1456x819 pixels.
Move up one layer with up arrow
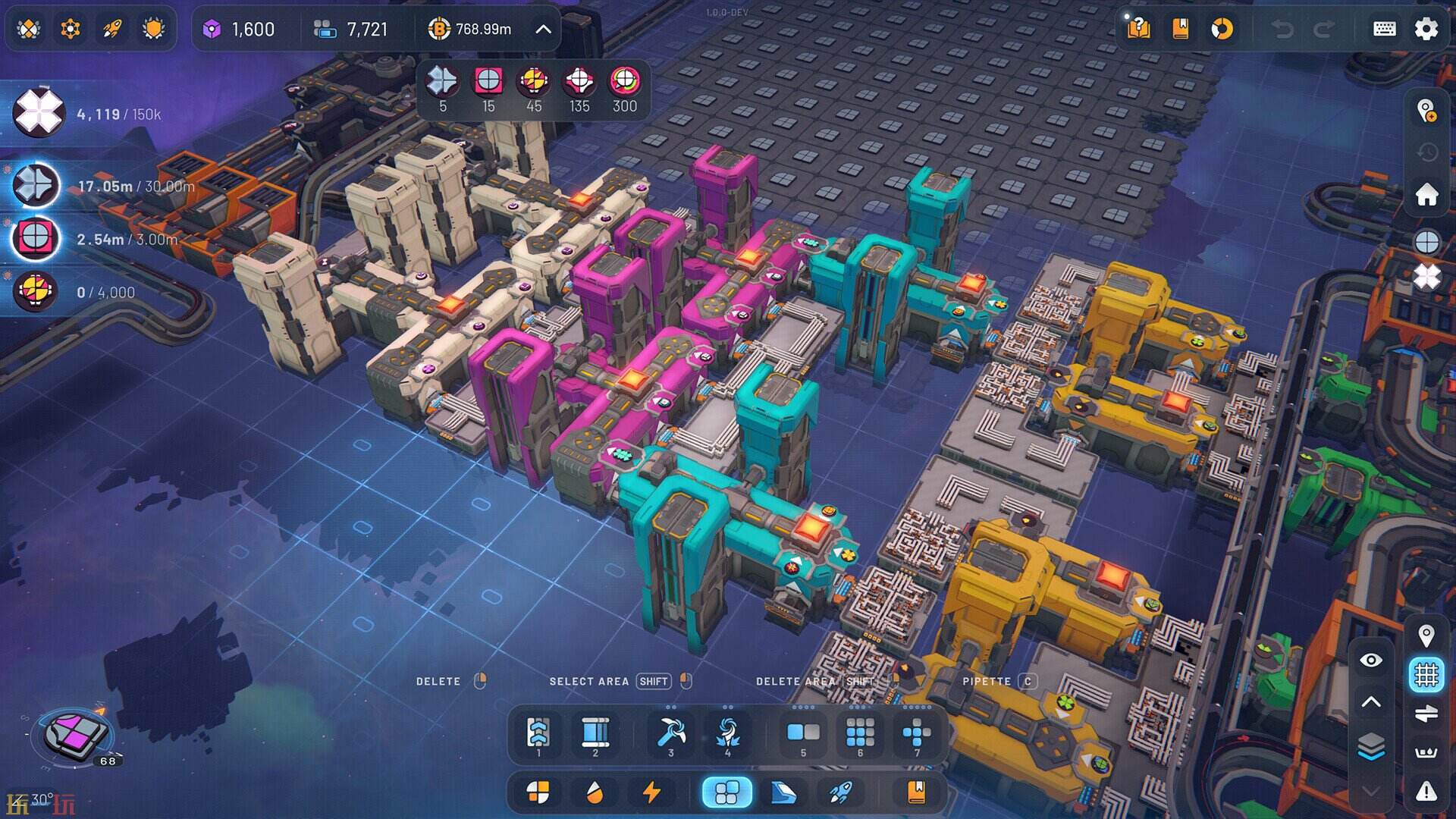pos(1371,702)
